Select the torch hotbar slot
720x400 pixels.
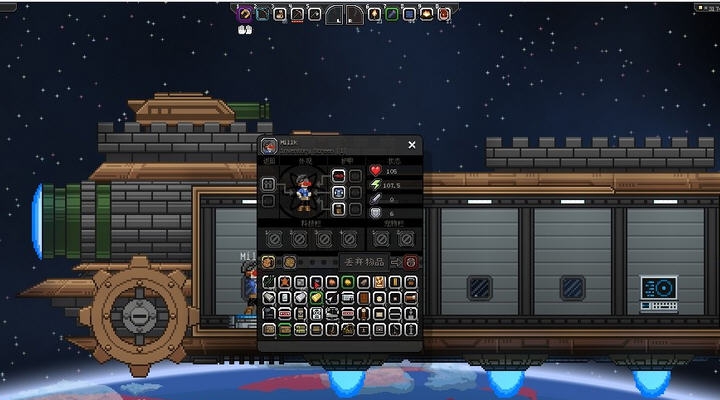point(376,14)
